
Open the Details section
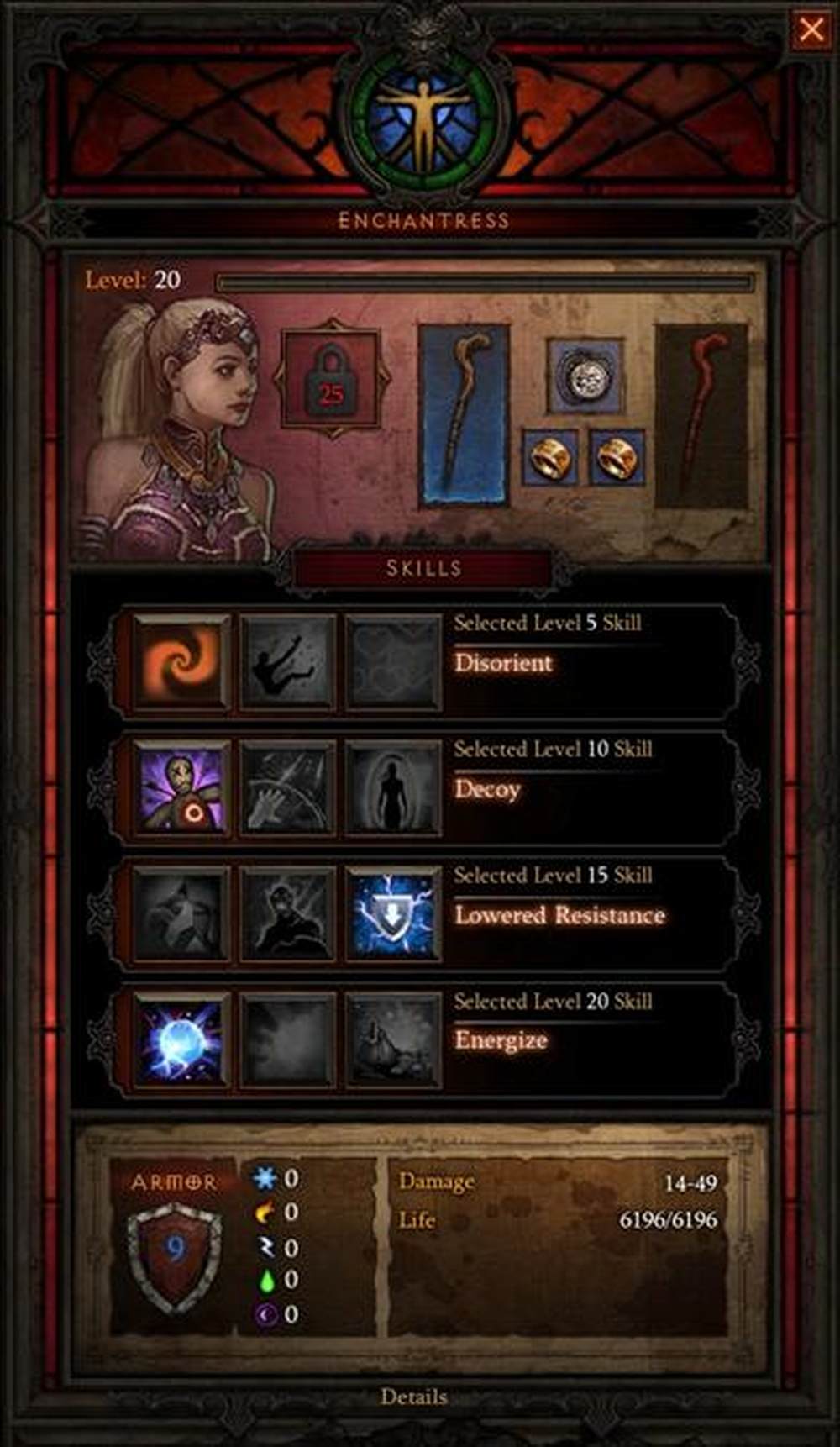(413, 1397)
